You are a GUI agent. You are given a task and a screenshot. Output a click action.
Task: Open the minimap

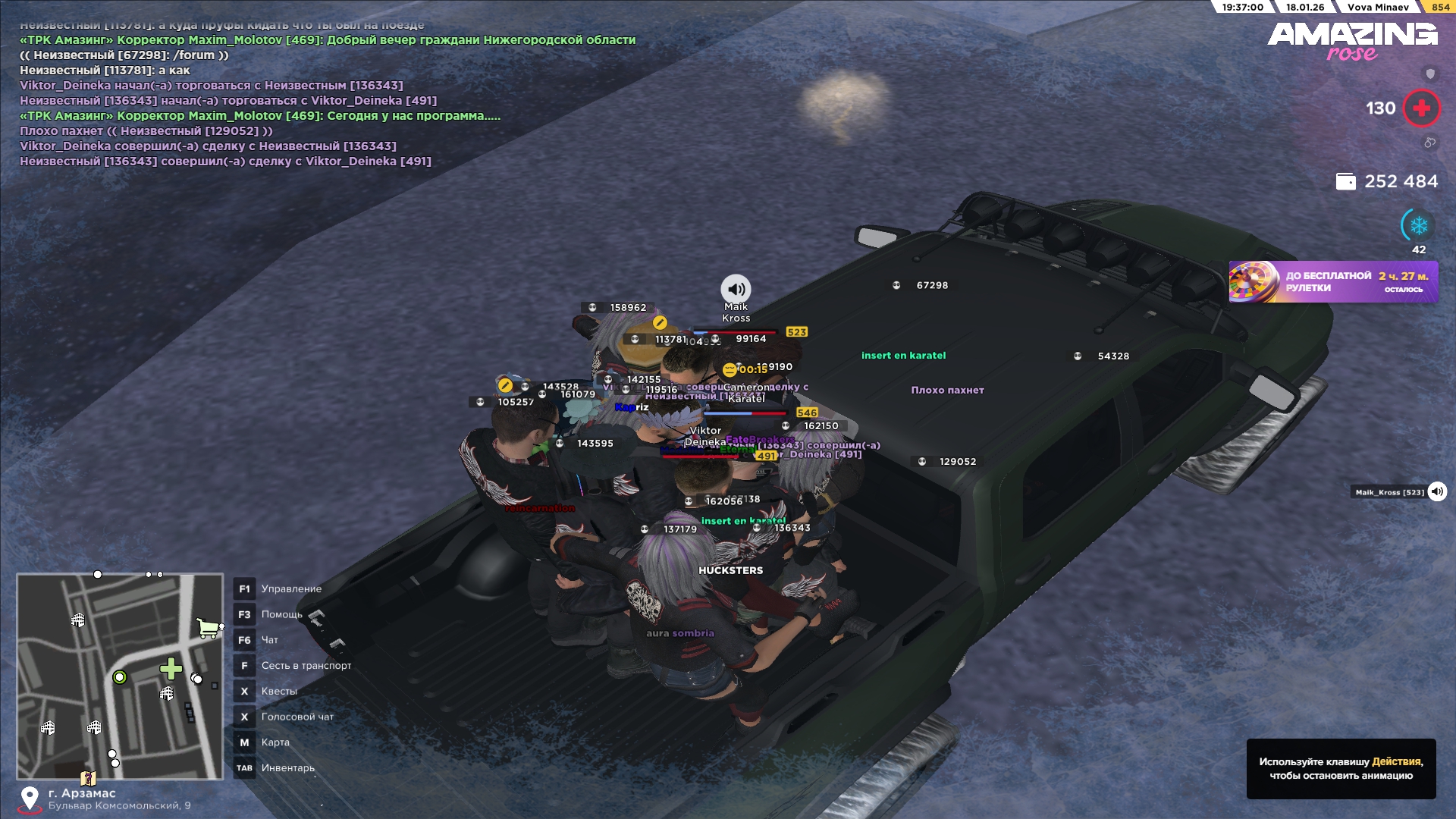(120, 676)
